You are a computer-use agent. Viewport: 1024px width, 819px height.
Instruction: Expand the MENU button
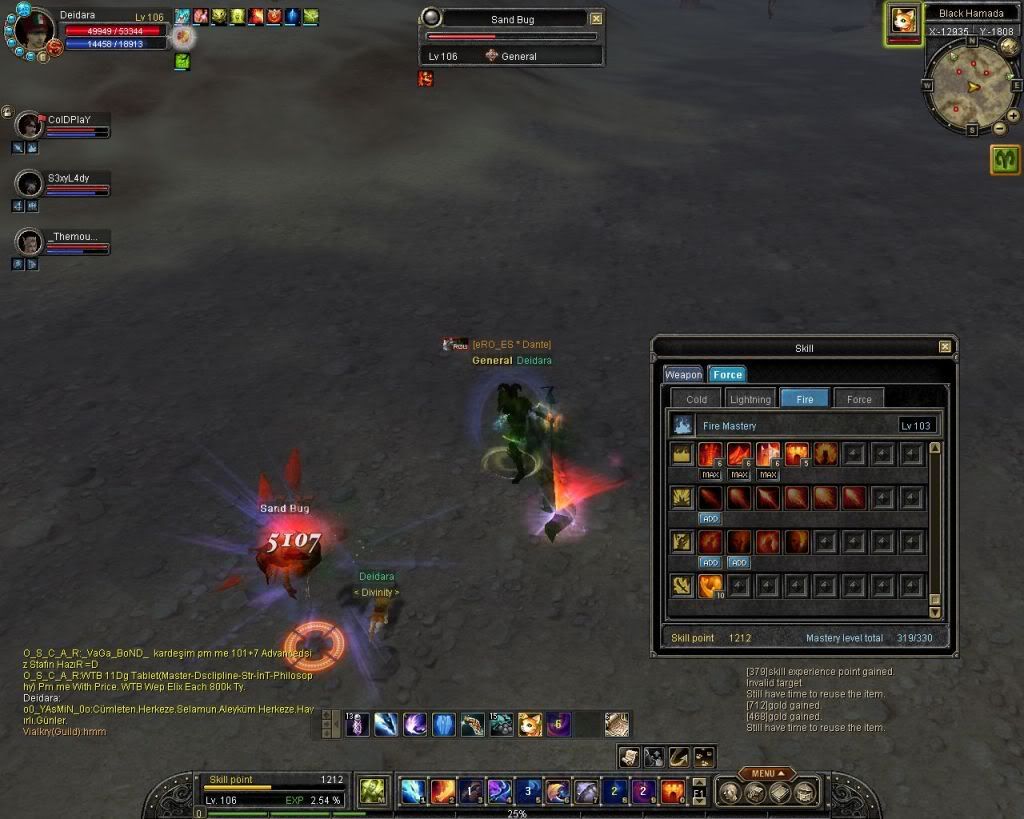point(767,773)
